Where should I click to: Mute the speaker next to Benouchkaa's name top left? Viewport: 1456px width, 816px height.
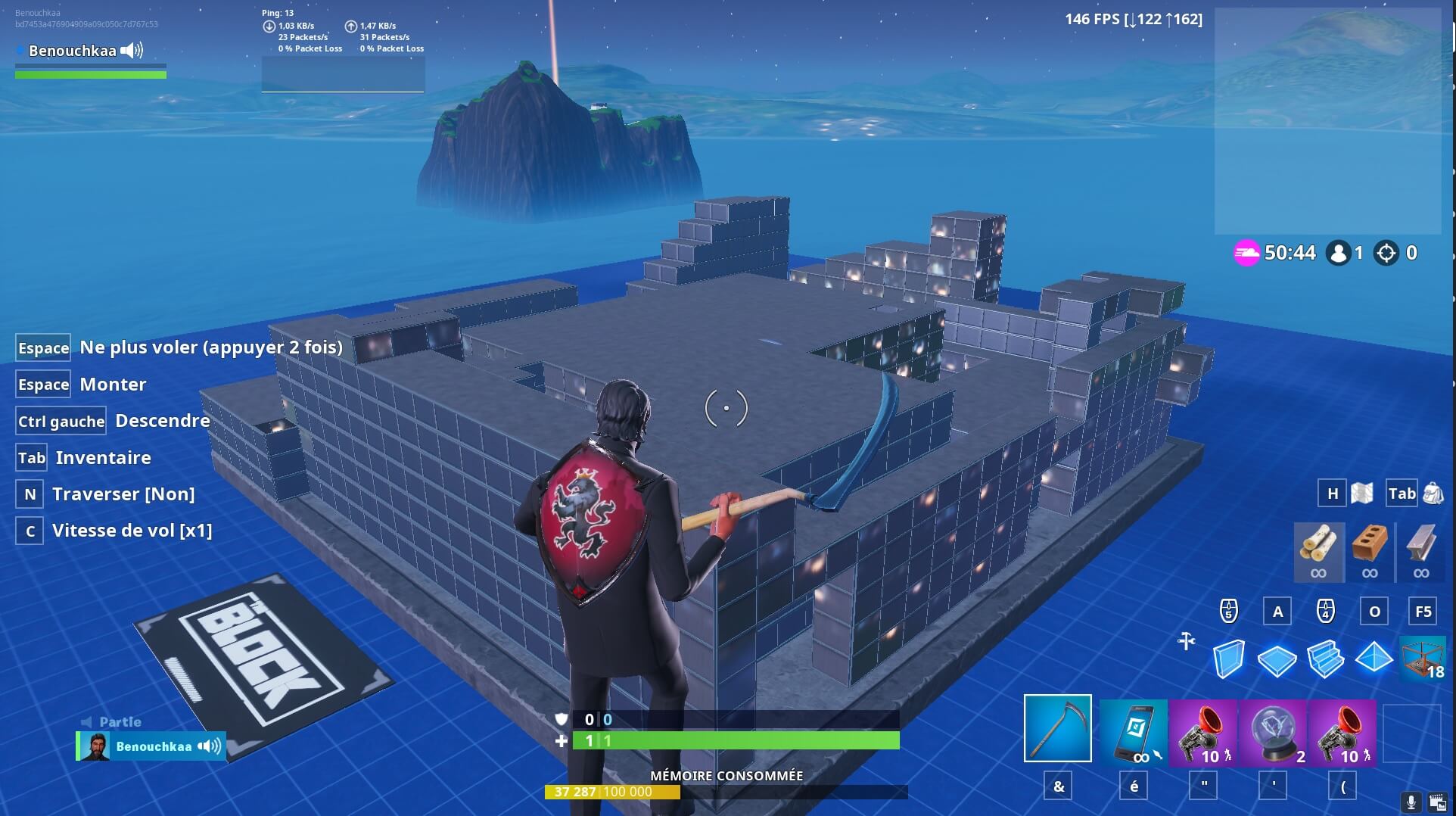pyautogui.click(x=133, y=51)
